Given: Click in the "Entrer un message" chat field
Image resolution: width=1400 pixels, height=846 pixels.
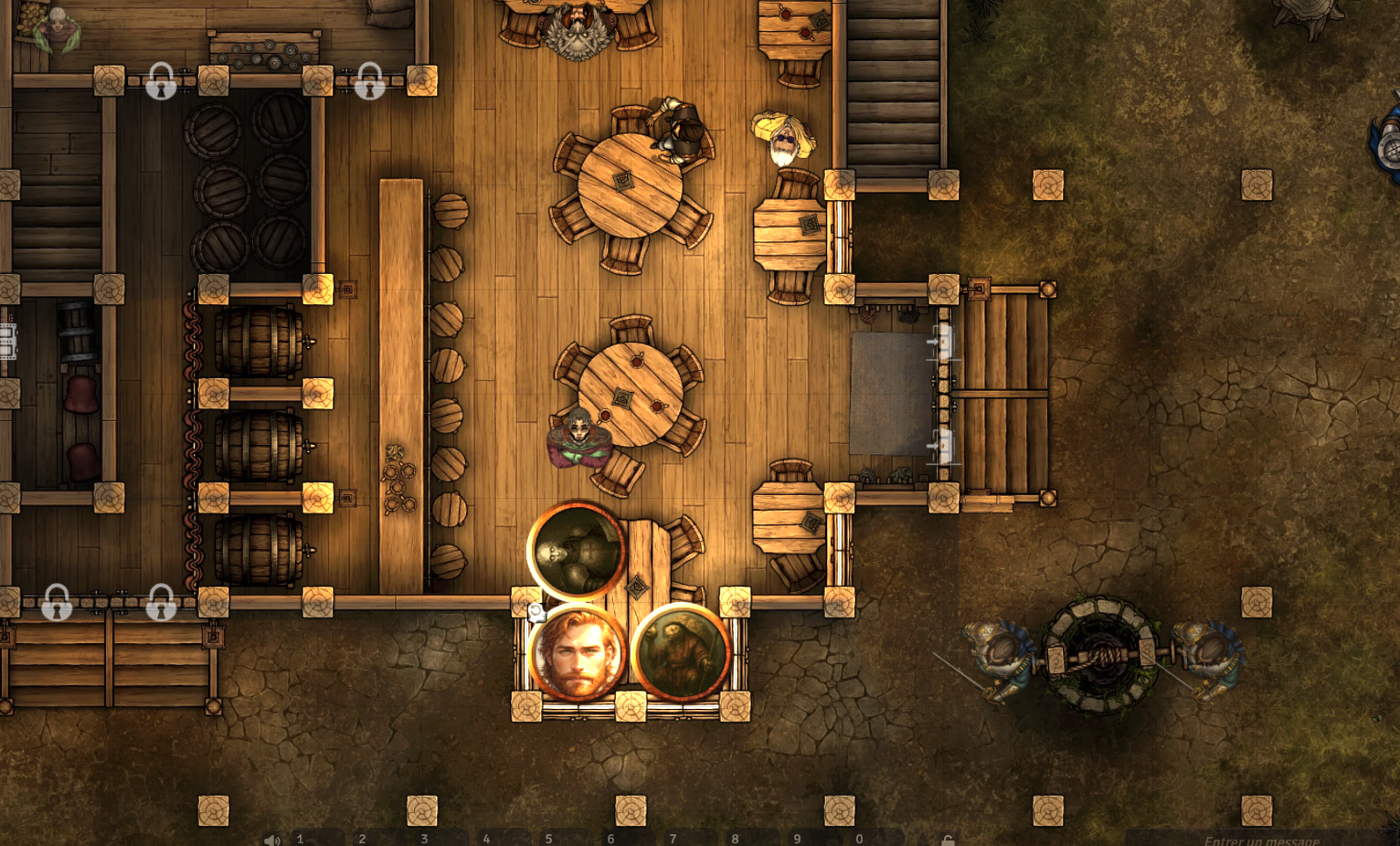Looking at the screenshot, I should (x=1261, y=840).
